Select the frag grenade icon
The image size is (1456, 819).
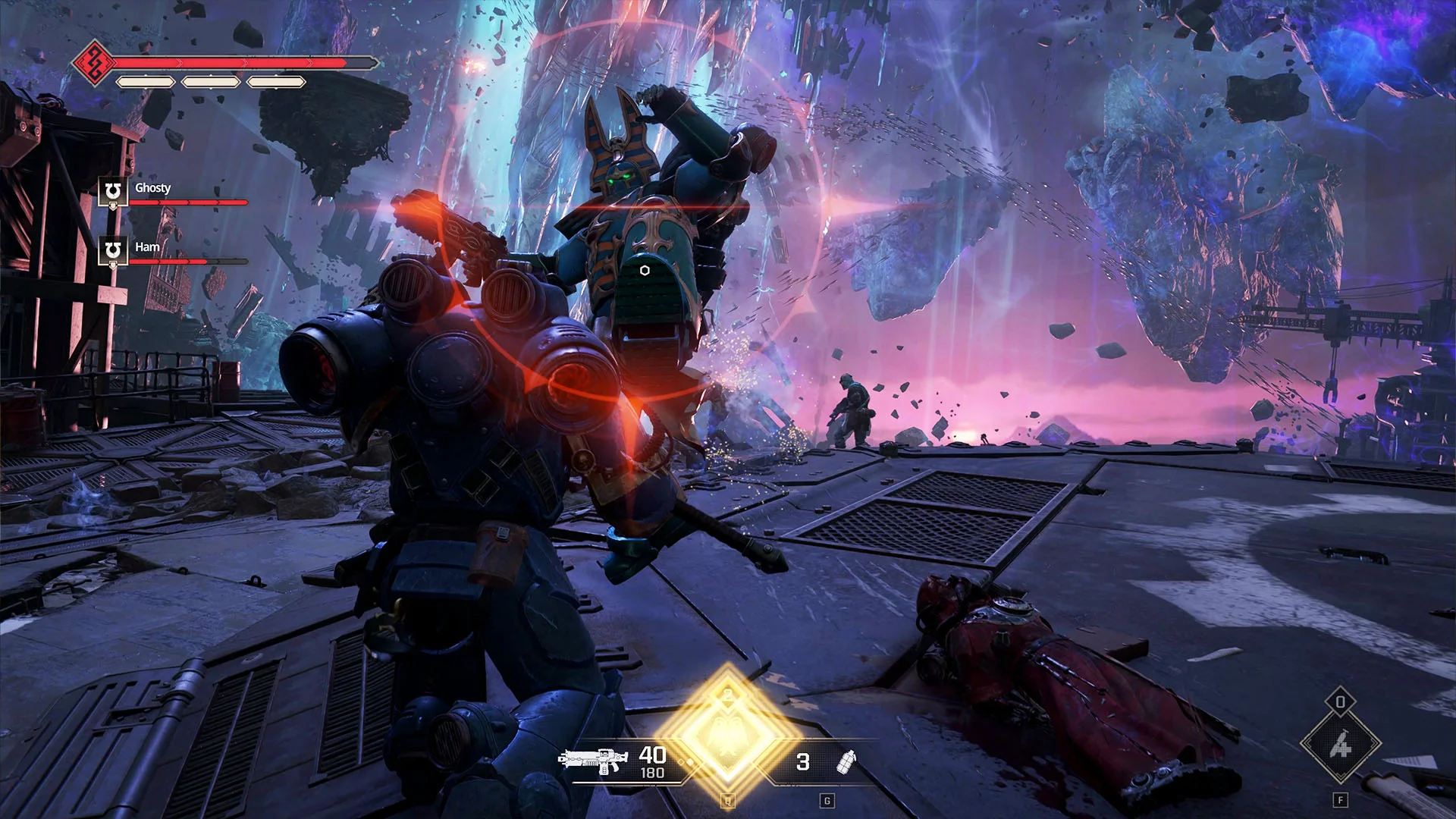[846, 761]
